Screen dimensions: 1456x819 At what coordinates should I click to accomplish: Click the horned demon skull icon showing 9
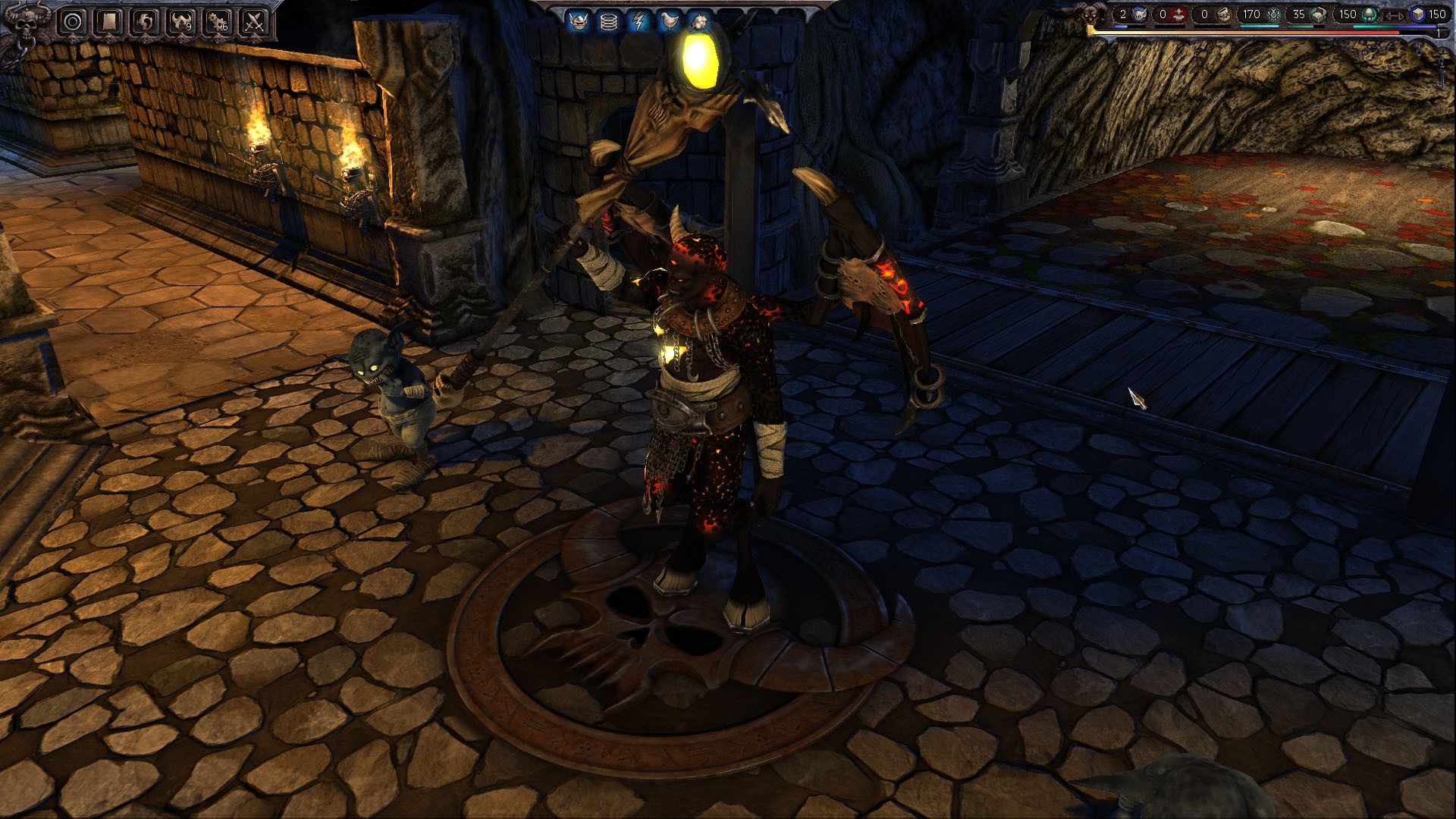coord(182,20)
